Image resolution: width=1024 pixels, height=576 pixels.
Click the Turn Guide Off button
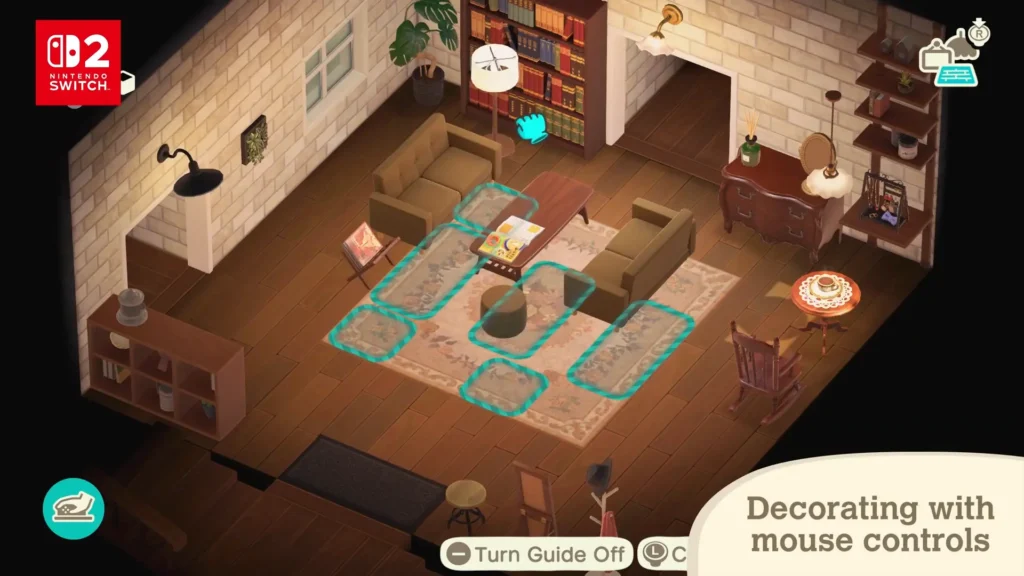point(538,554)
